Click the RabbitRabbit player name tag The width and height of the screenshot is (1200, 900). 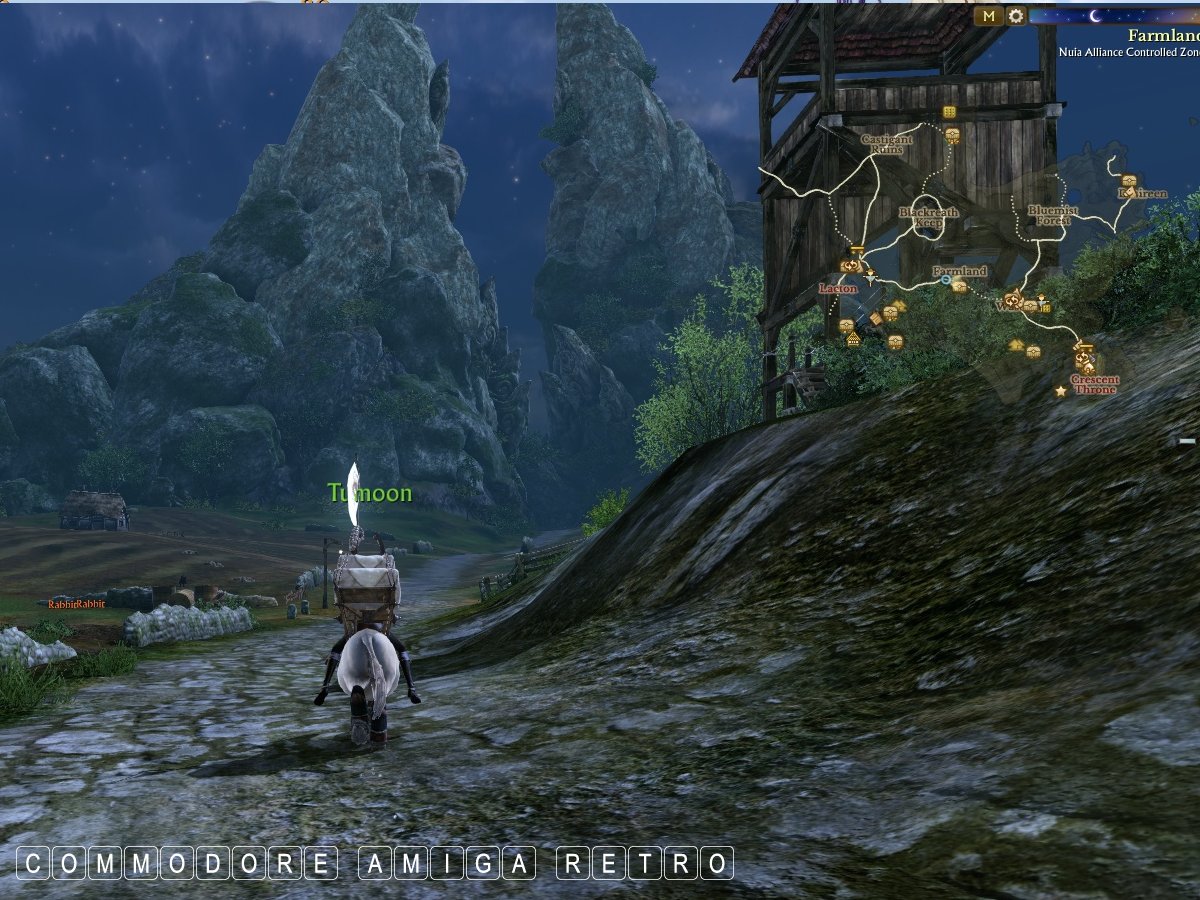(x=77, y=604)
